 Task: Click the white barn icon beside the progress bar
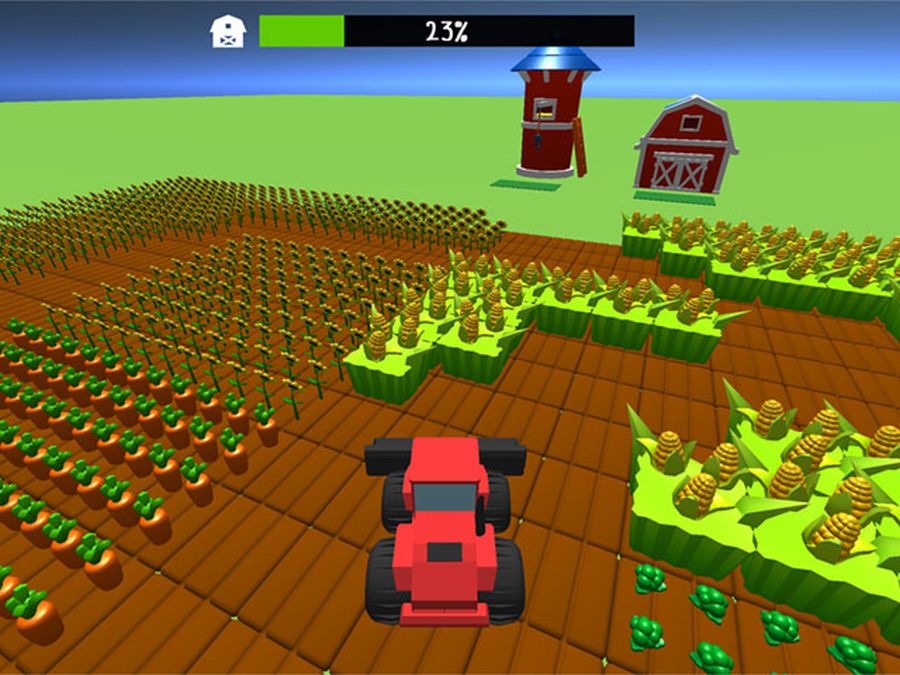[x=228, y=31]
